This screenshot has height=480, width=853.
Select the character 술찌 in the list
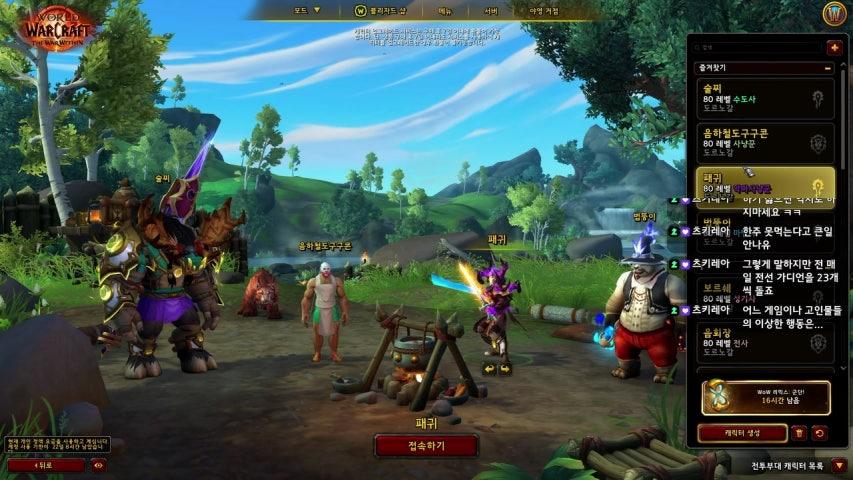click(x=765, y=98)
